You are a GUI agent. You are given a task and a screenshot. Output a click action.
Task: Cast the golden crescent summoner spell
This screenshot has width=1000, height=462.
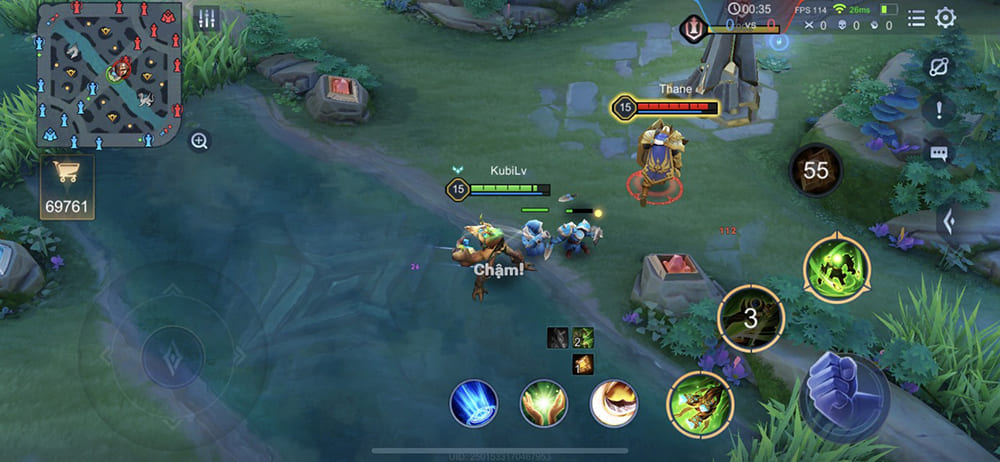[x=614, y=404]
